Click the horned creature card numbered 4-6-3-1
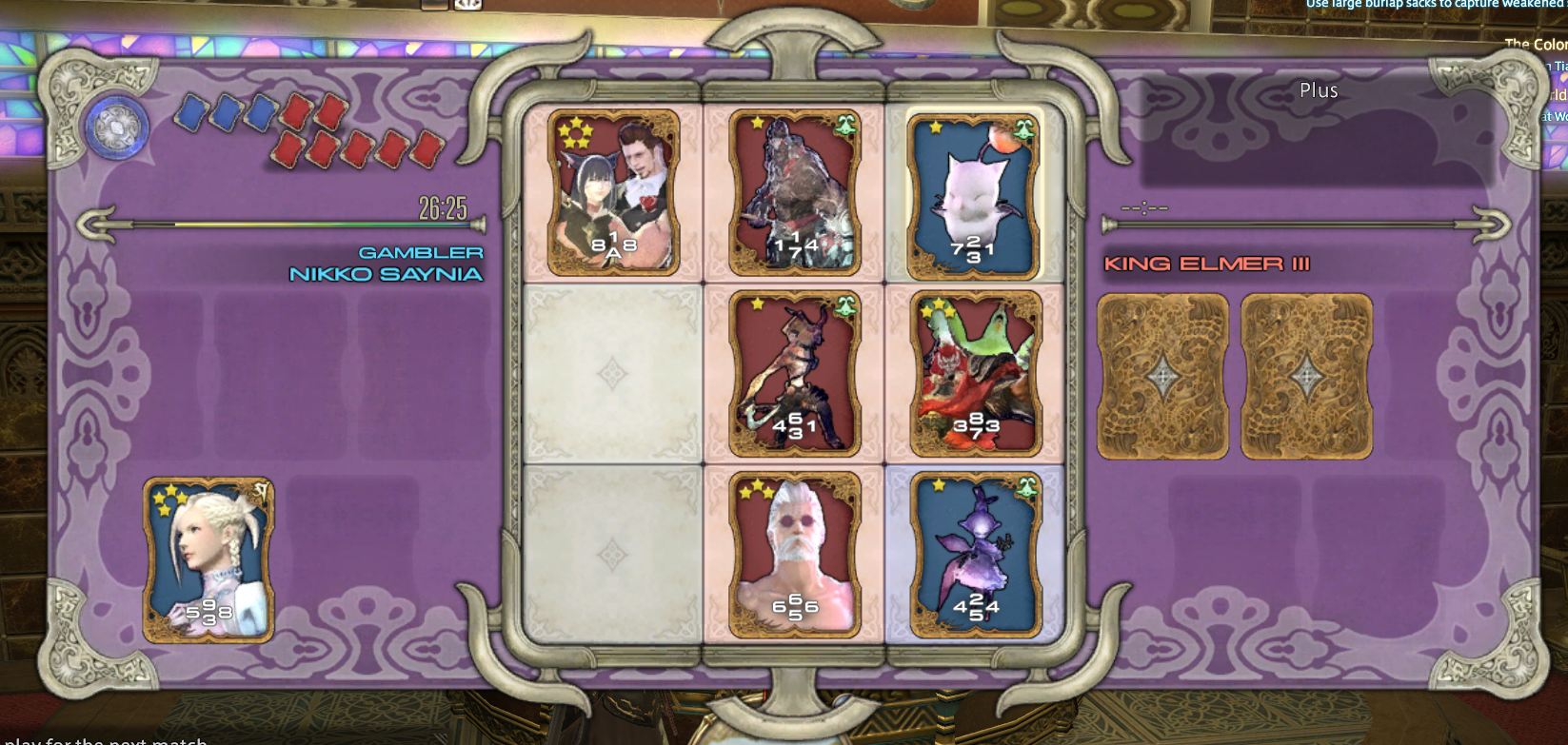Screen dimensions: 1568x745 [795, 375]
